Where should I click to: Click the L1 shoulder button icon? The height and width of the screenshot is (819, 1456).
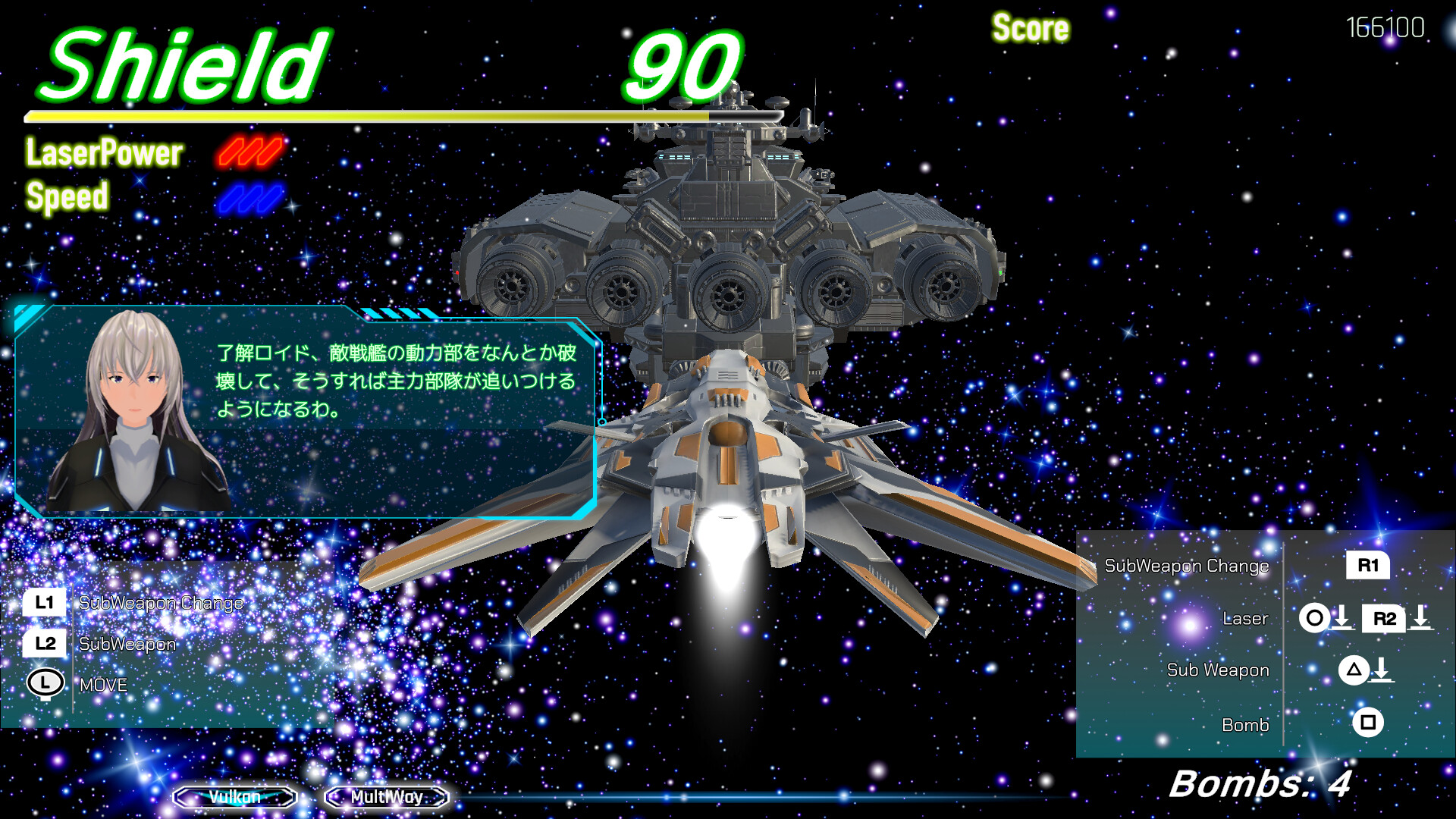[45, 603]
